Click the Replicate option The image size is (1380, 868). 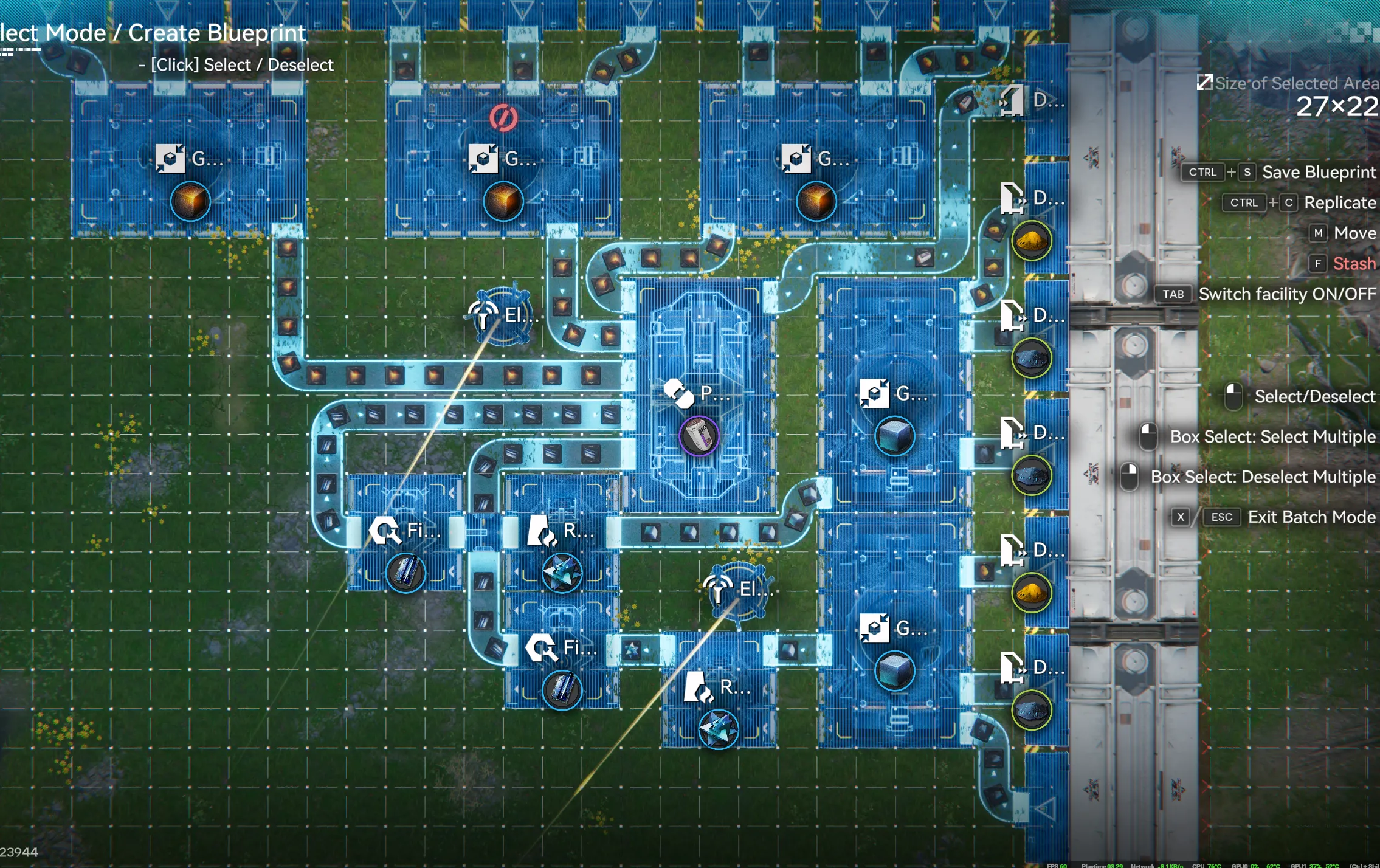(1339, 203)
